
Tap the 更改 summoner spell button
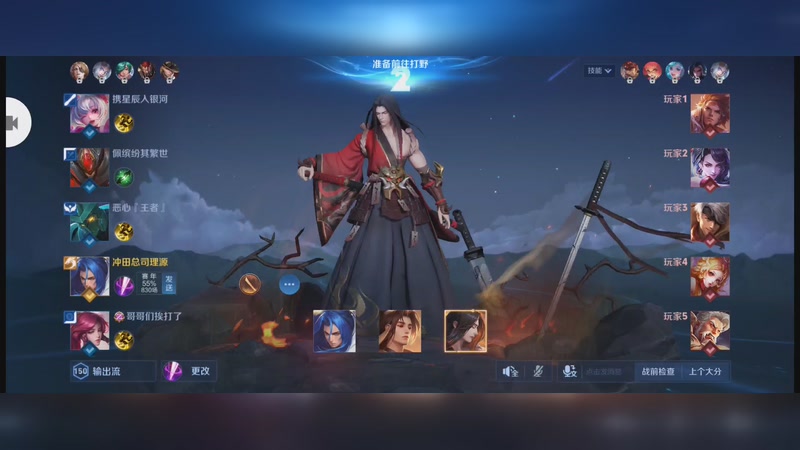click(190, 371)
